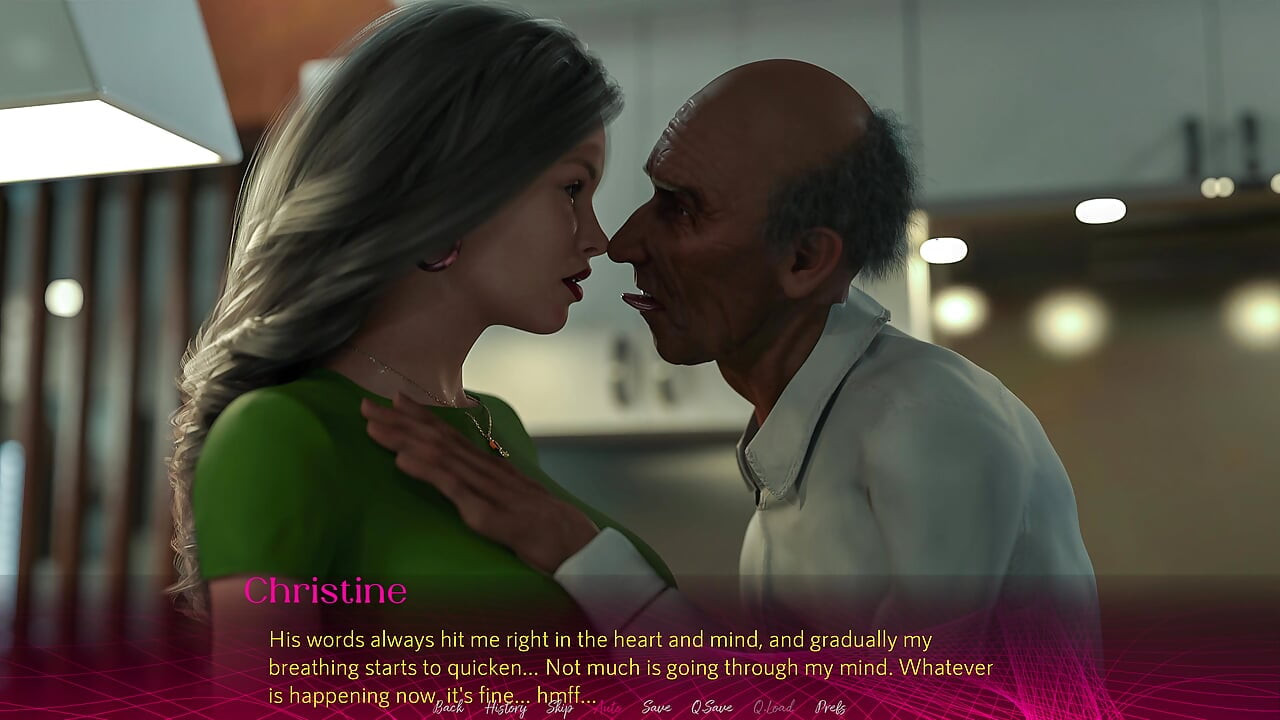1280x720 pixels.
Task: Click the scene background to progress dialogue
Action: coord(640,300)
